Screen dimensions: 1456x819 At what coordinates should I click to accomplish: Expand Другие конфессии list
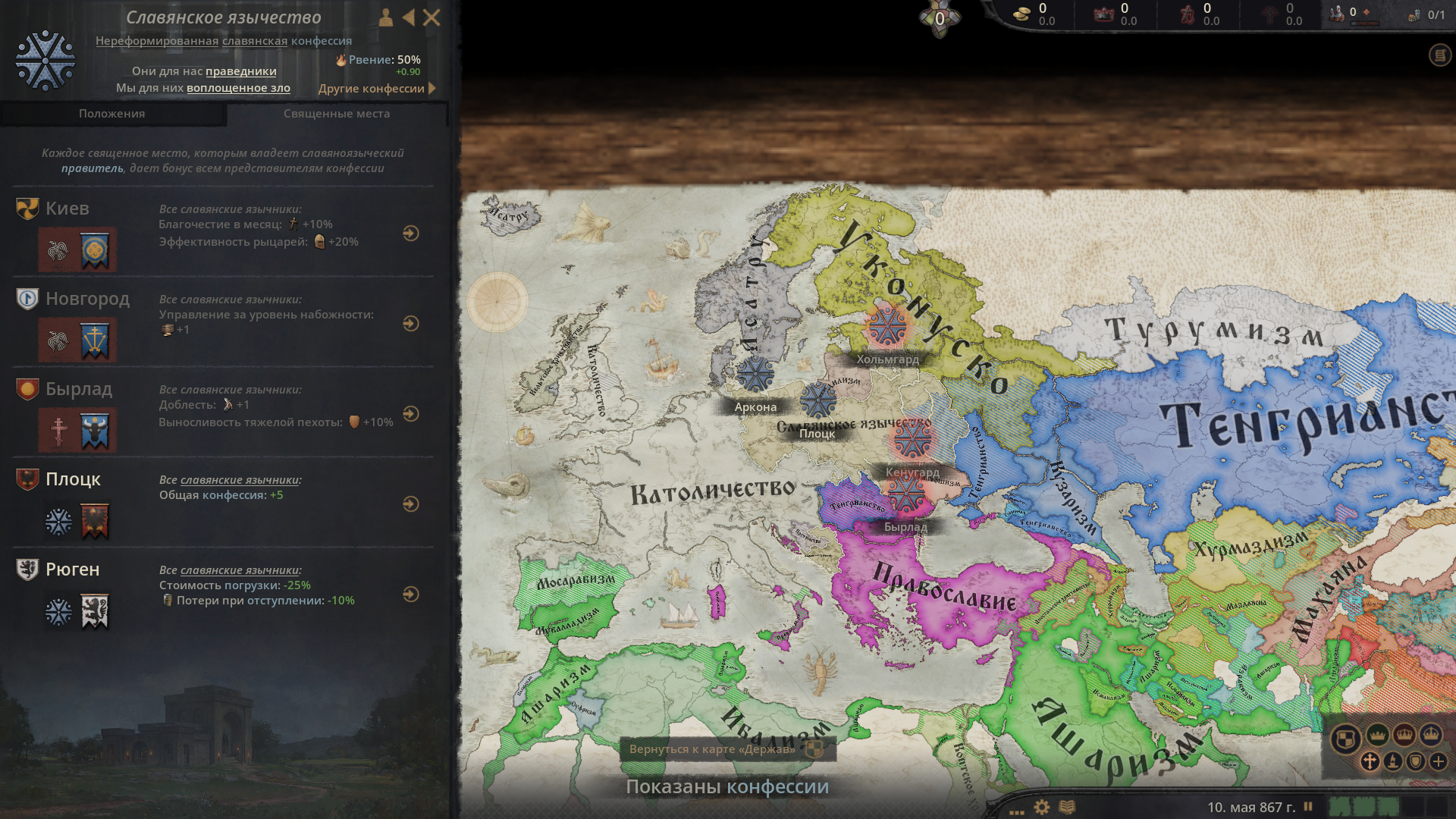(x=377, y=89)
